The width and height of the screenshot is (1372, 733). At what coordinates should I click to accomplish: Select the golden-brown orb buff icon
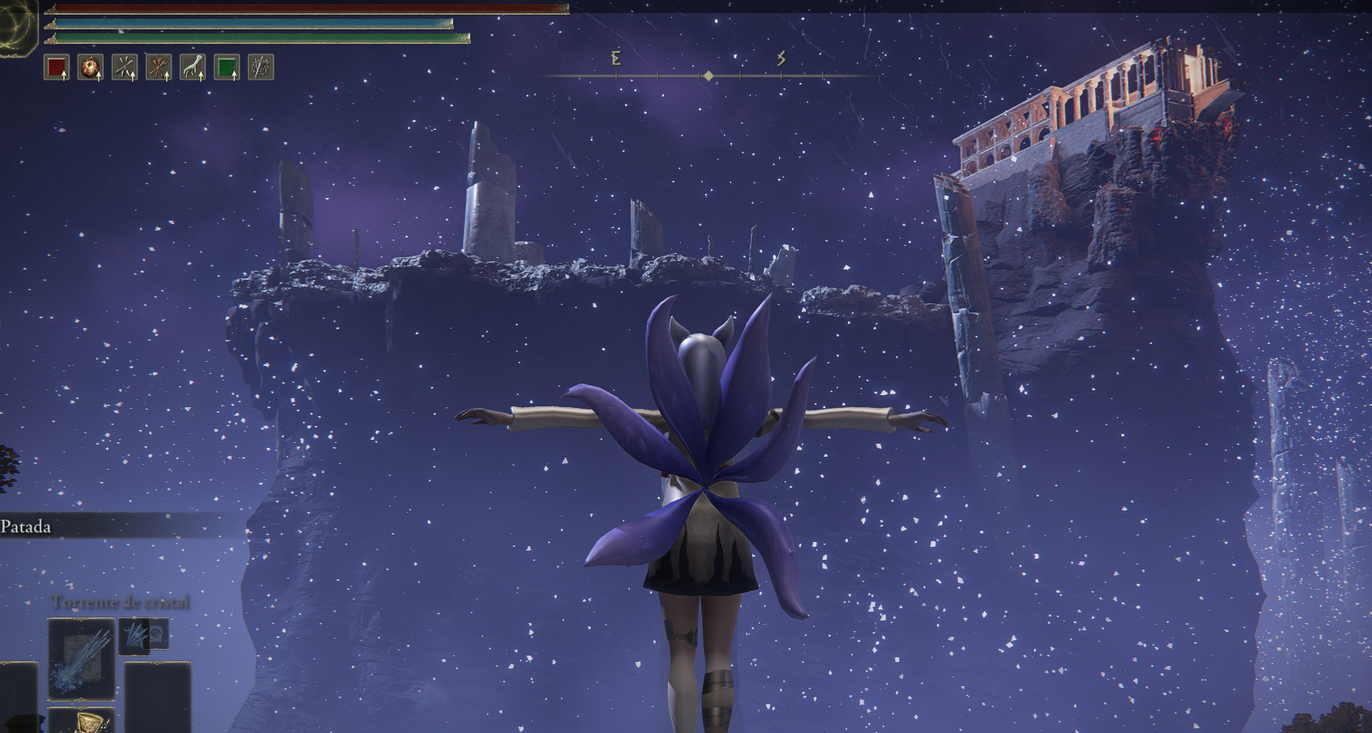coord(90,67)
